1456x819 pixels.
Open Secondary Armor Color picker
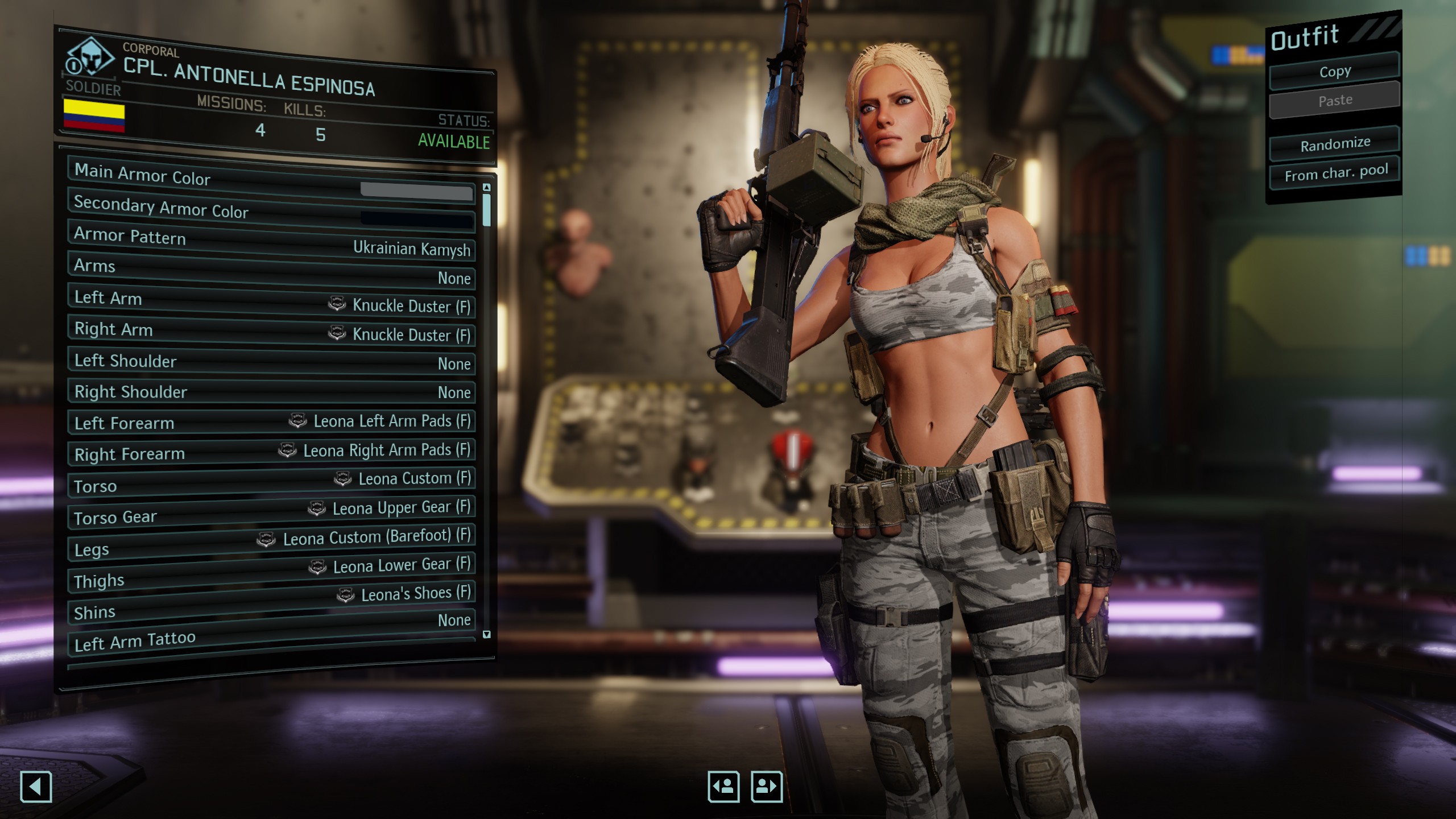point(272,212)
